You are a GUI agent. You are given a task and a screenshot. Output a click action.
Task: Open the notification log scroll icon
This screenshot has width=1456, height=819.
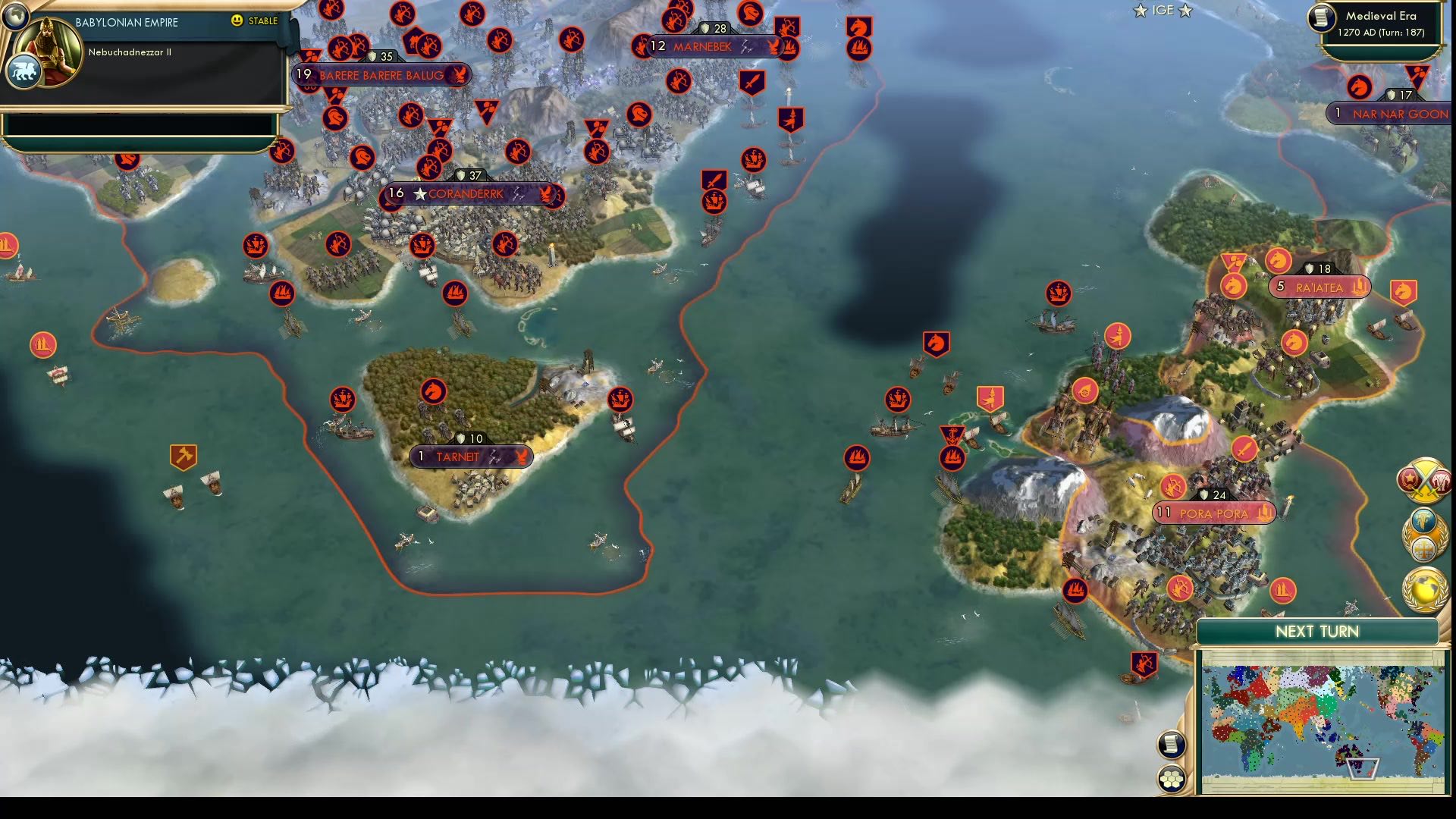(x=1172, y=745)
